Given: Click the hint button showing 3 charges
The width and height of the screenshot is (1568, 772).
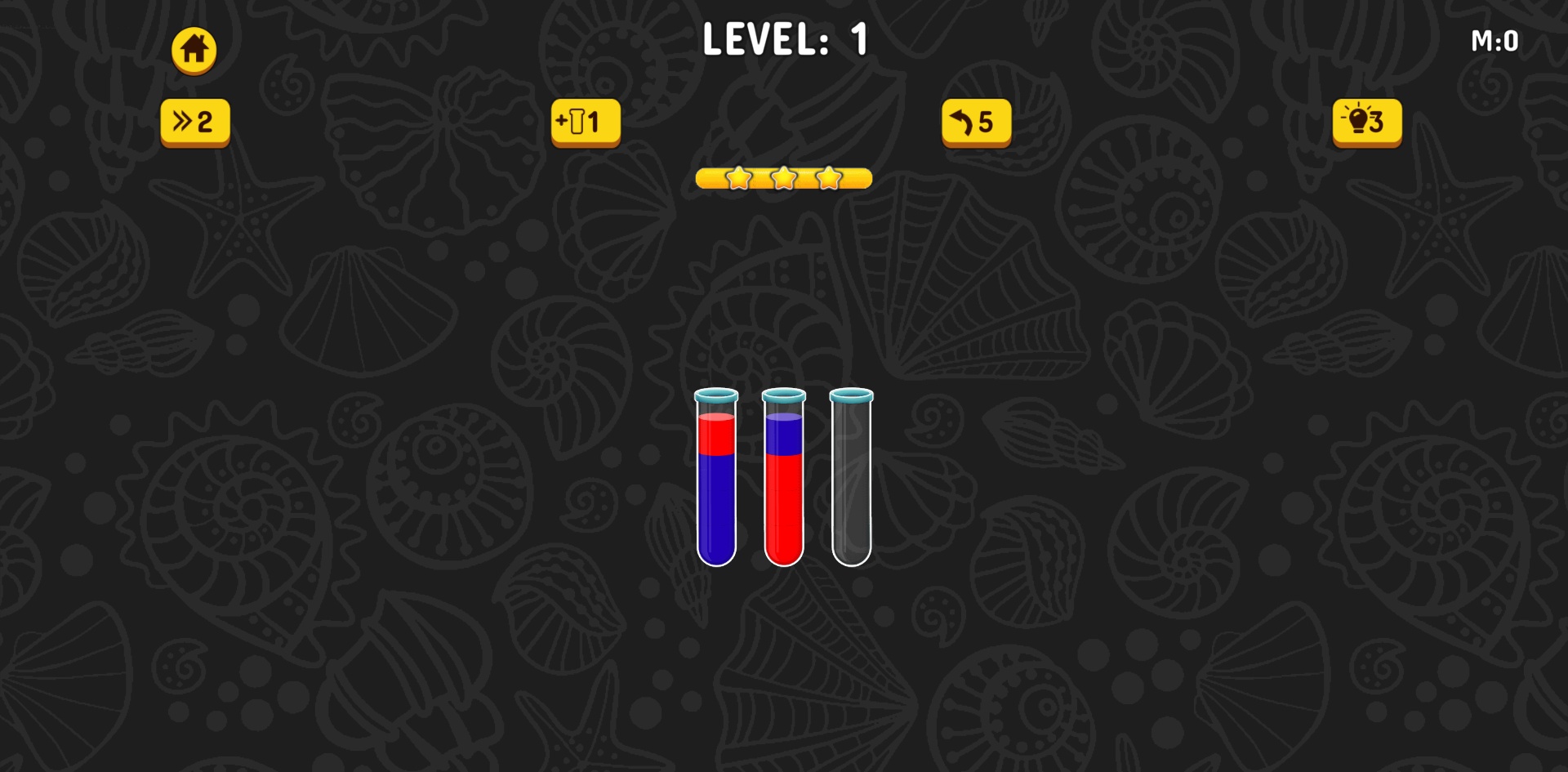Looking at the screenshot, I should 1367,123.
